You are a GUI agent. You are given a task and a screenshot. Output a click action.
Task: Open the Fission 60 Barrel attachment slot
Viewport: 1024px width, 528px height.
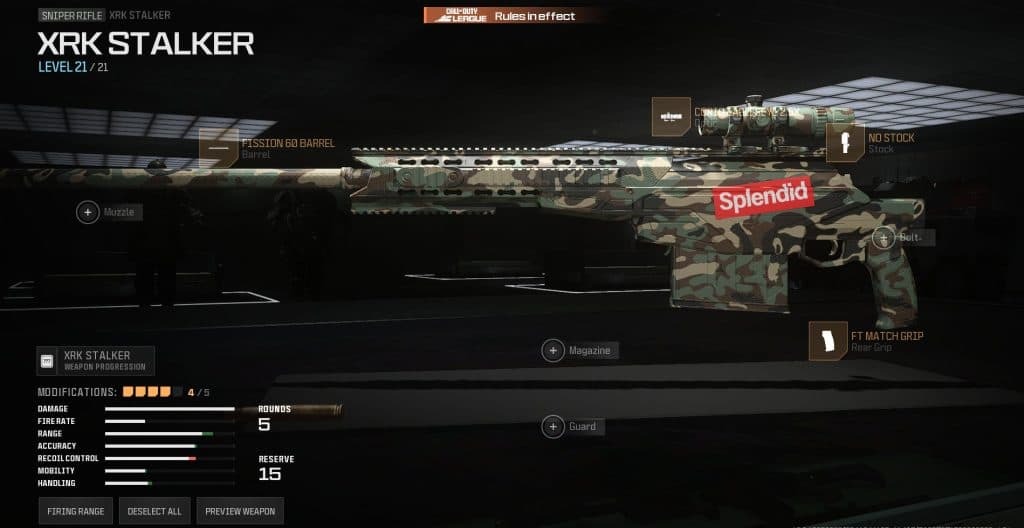click(x=219, y=148)
